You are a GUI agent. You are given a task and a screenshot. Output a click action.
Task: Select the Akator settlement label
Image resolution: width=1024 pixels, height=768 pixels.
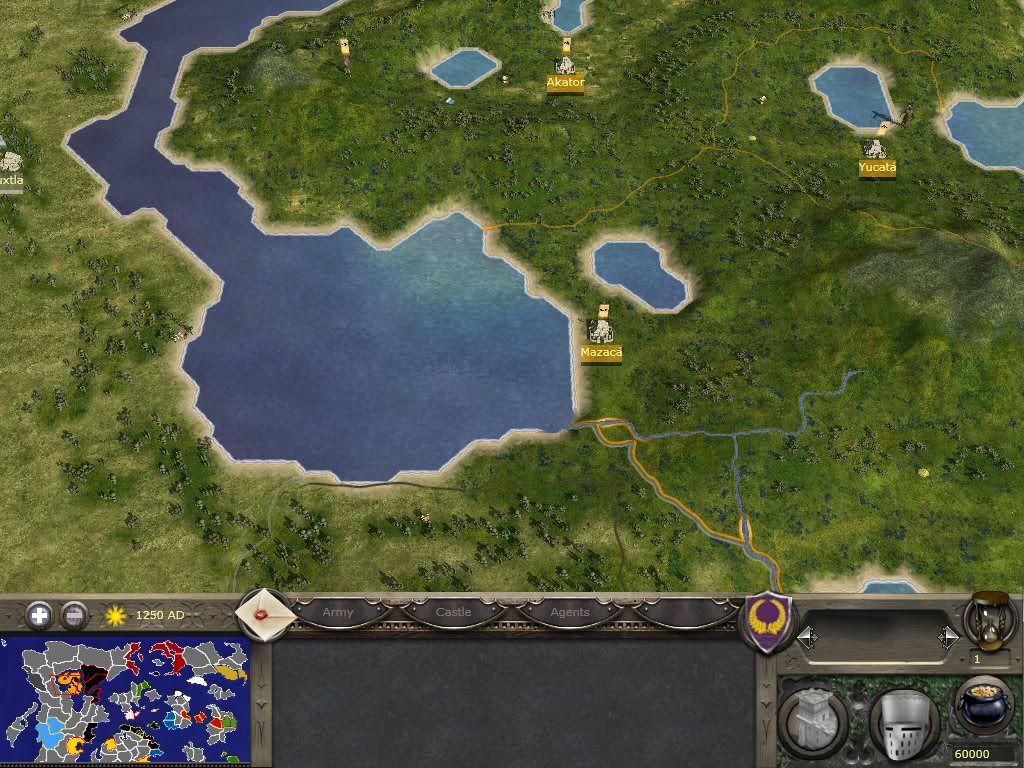(x=565, y=83)
